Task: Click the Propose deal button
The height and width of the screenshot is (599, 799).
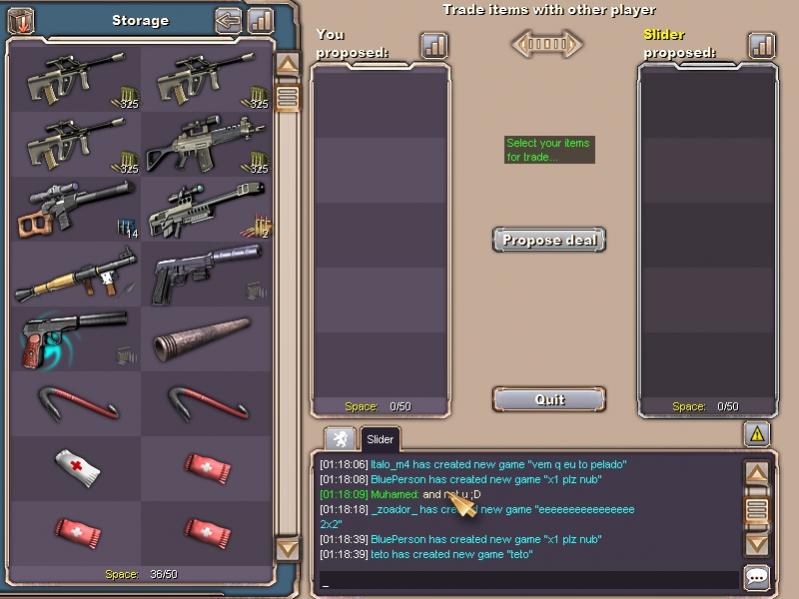Action: click(549, 240)
